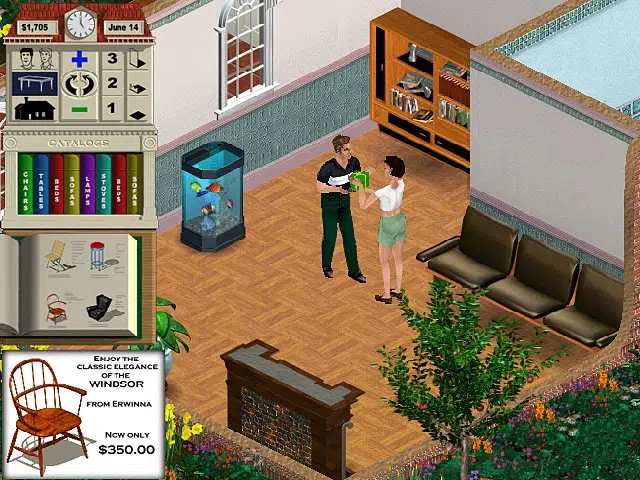The width and height of the screenshot is (640, 480).
Task: Select floor number 1
Action: tap(112, 108)
